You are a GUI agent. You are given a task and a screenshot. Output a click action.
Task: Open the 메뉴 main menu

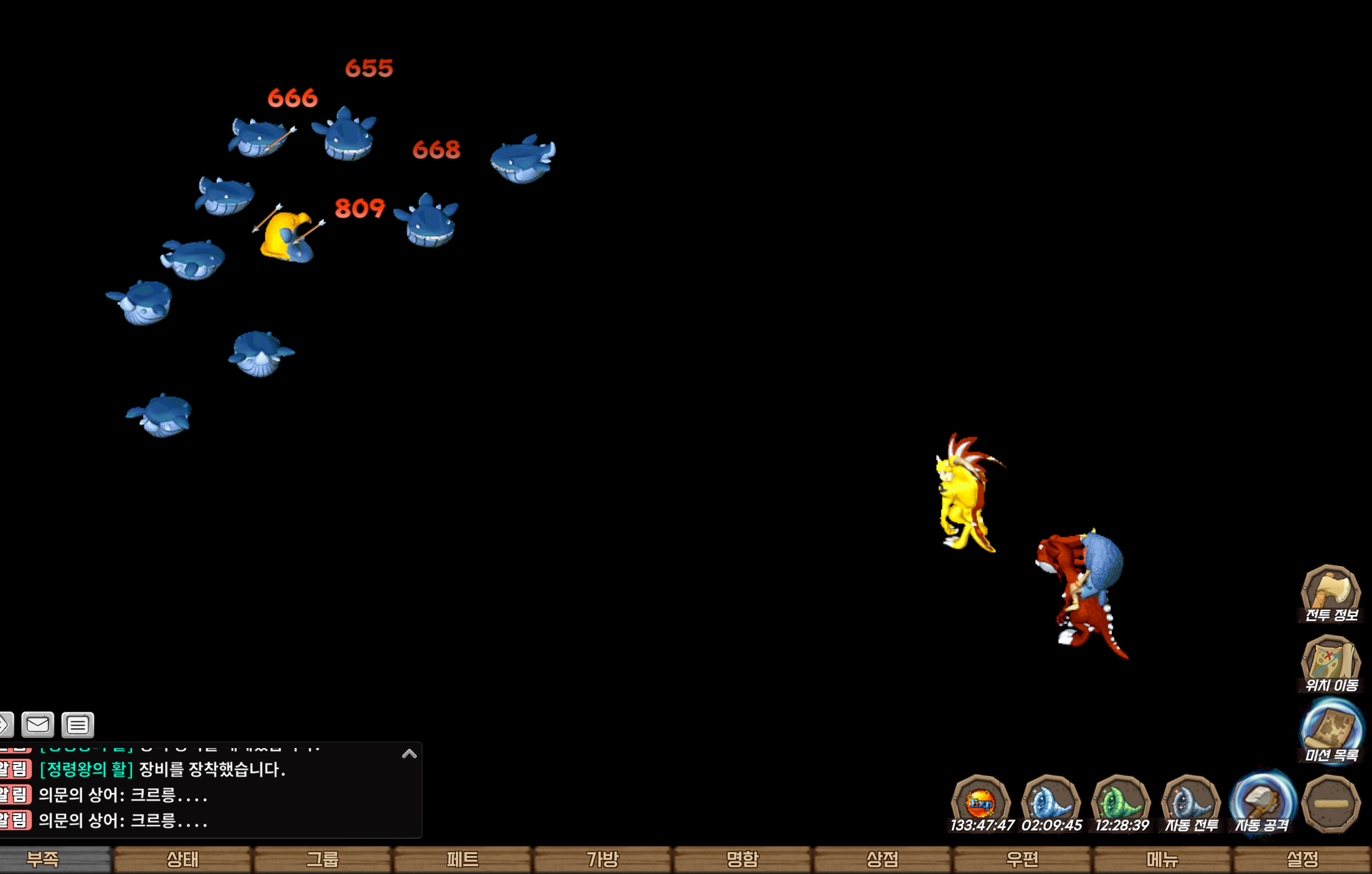1163,859
